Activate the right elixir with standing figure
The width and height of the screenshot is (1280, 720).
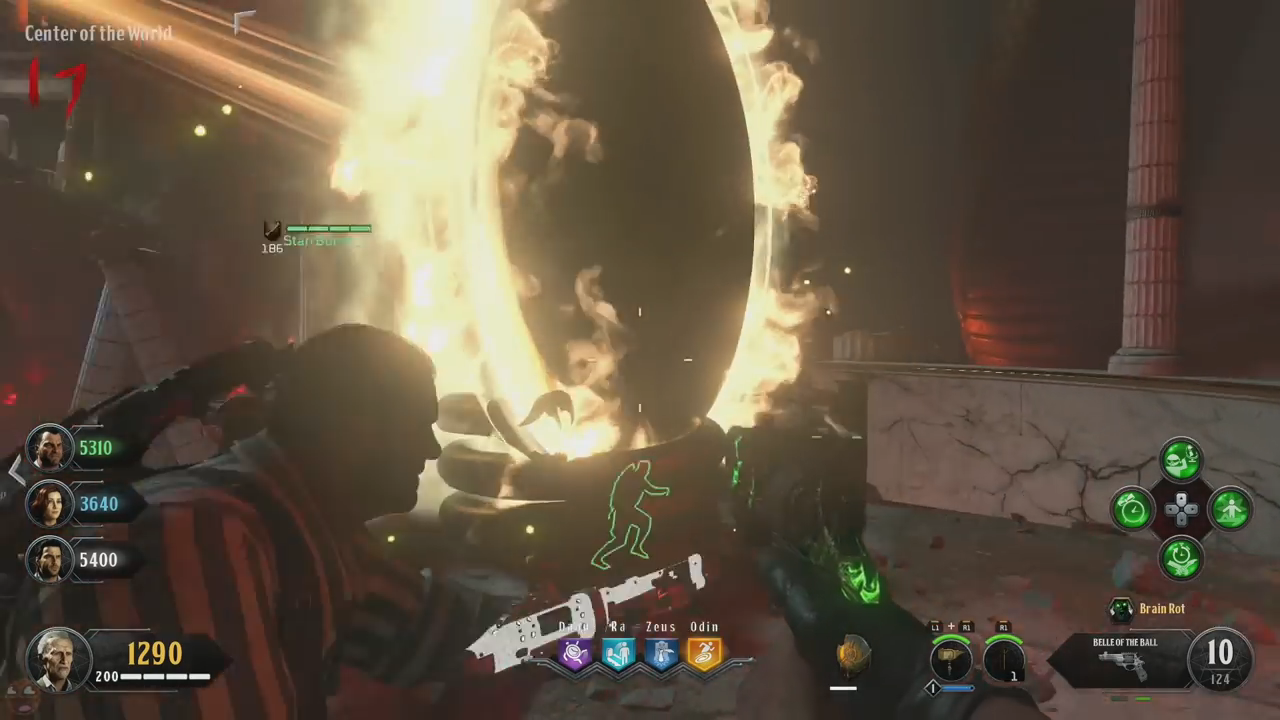click(1230, 509)
